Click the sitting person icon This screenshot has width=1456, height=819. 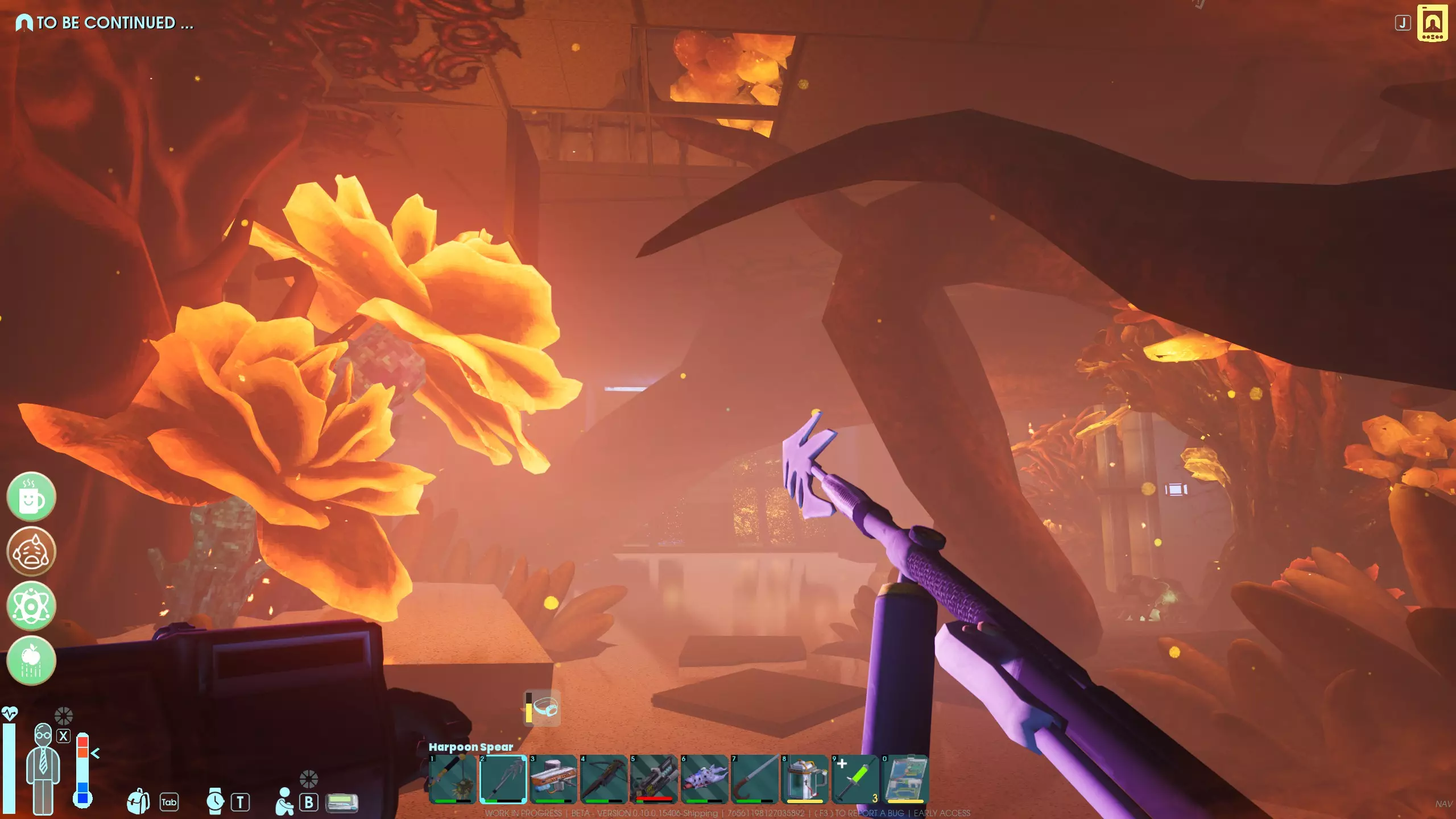[x=284, y=801]
